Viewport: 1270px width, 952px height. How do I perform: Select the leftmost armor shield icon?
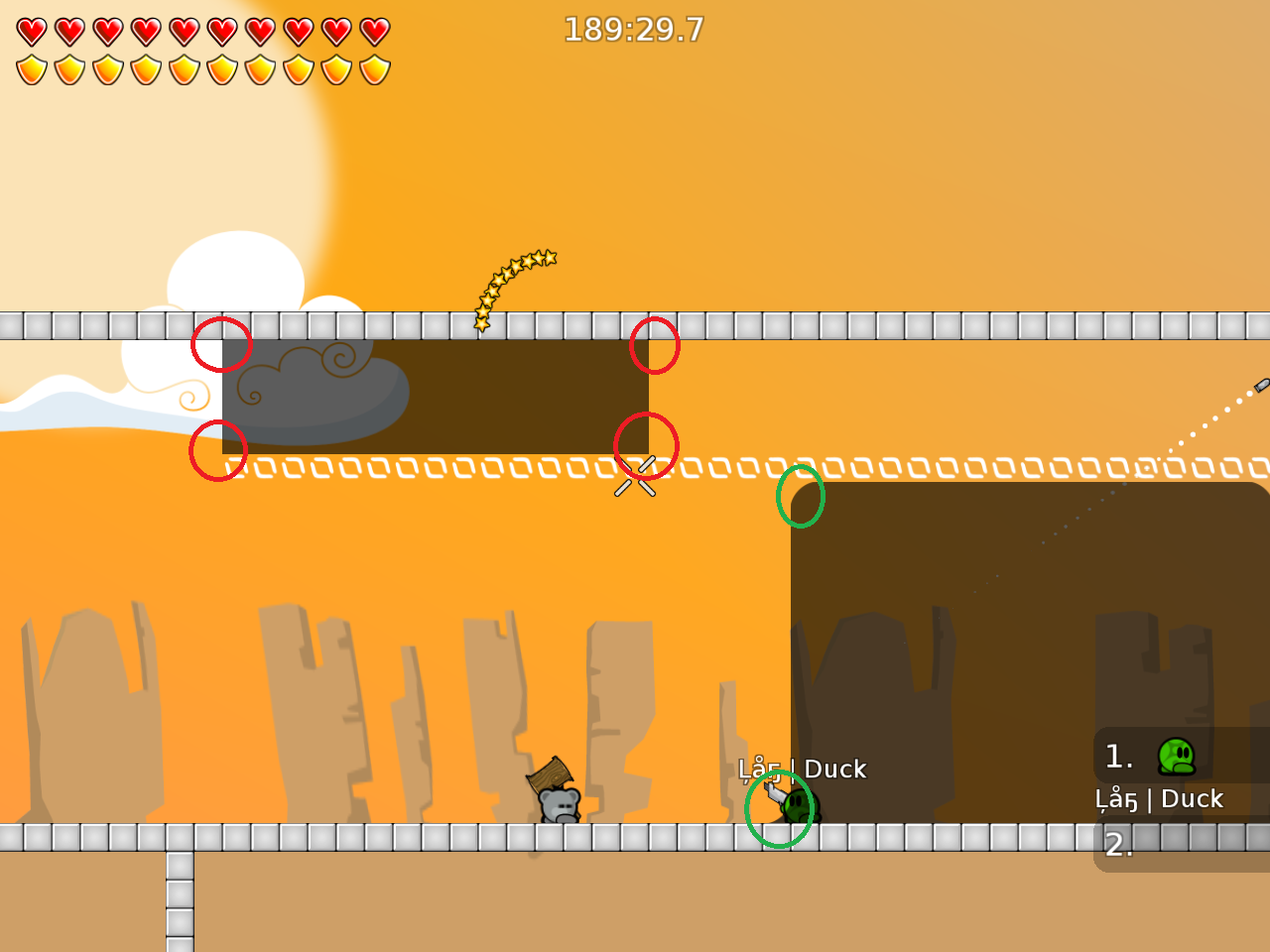31,68
